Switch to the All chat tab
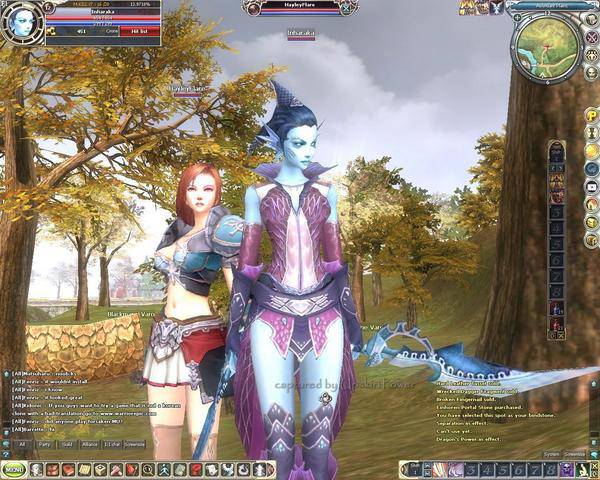The height and width of the screenshot is (480, 600). pos(22,443)
